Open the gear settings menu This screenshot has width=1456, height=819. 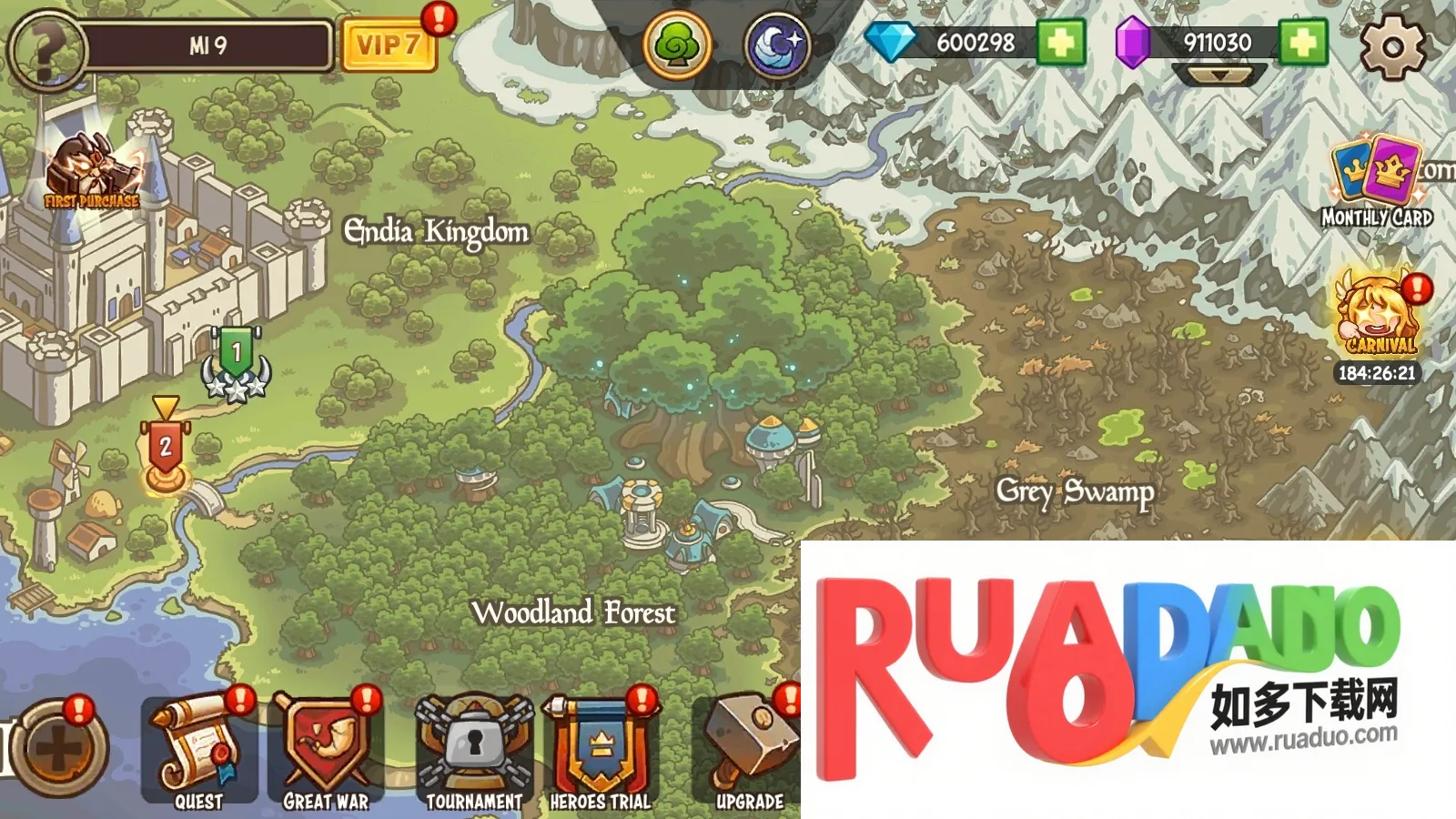[1392, 45]
